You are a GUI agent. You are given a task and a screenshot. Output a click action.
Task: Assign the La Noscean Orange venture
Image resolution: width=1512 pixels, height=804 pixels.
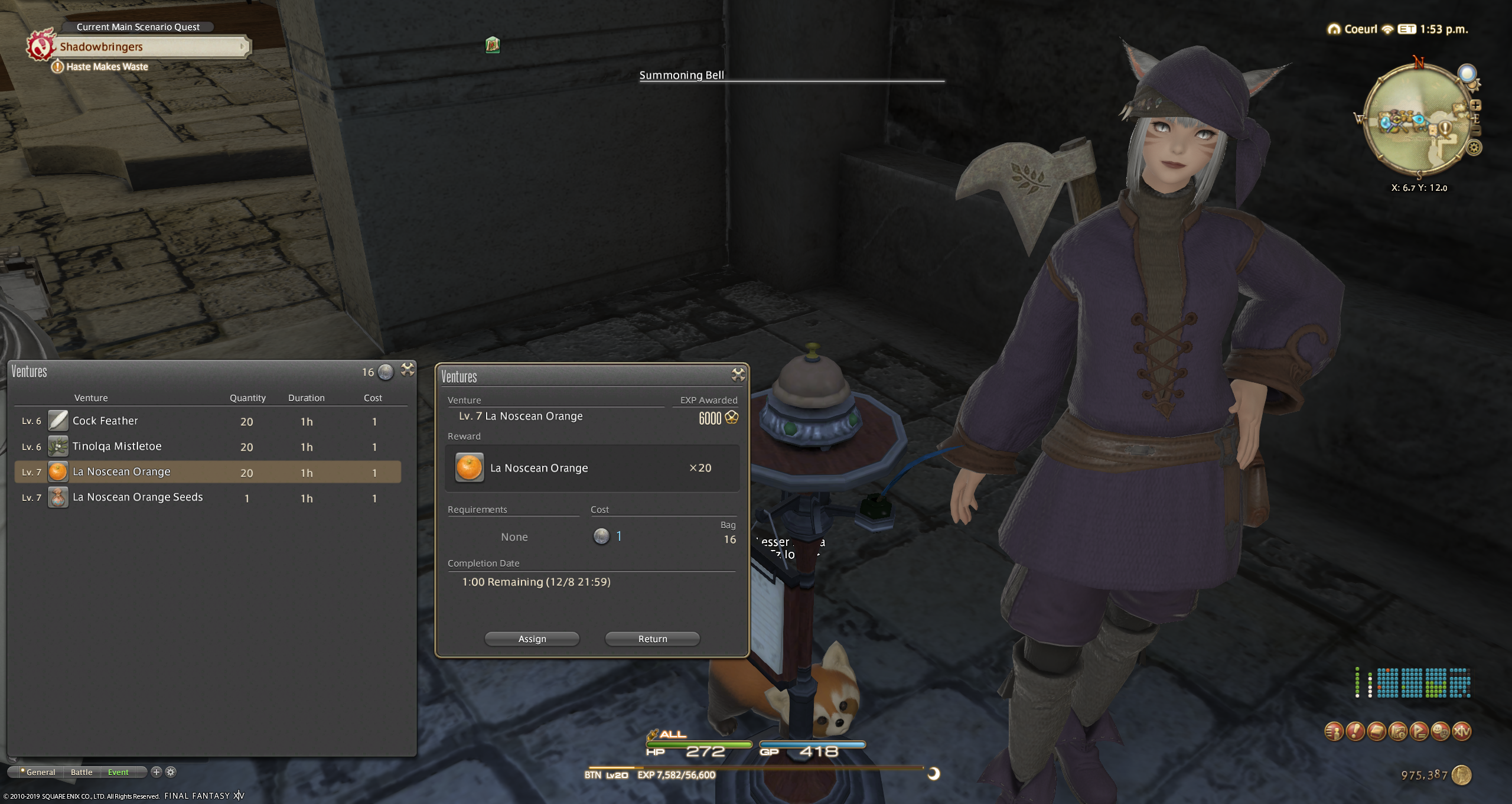tap(532, 639)
